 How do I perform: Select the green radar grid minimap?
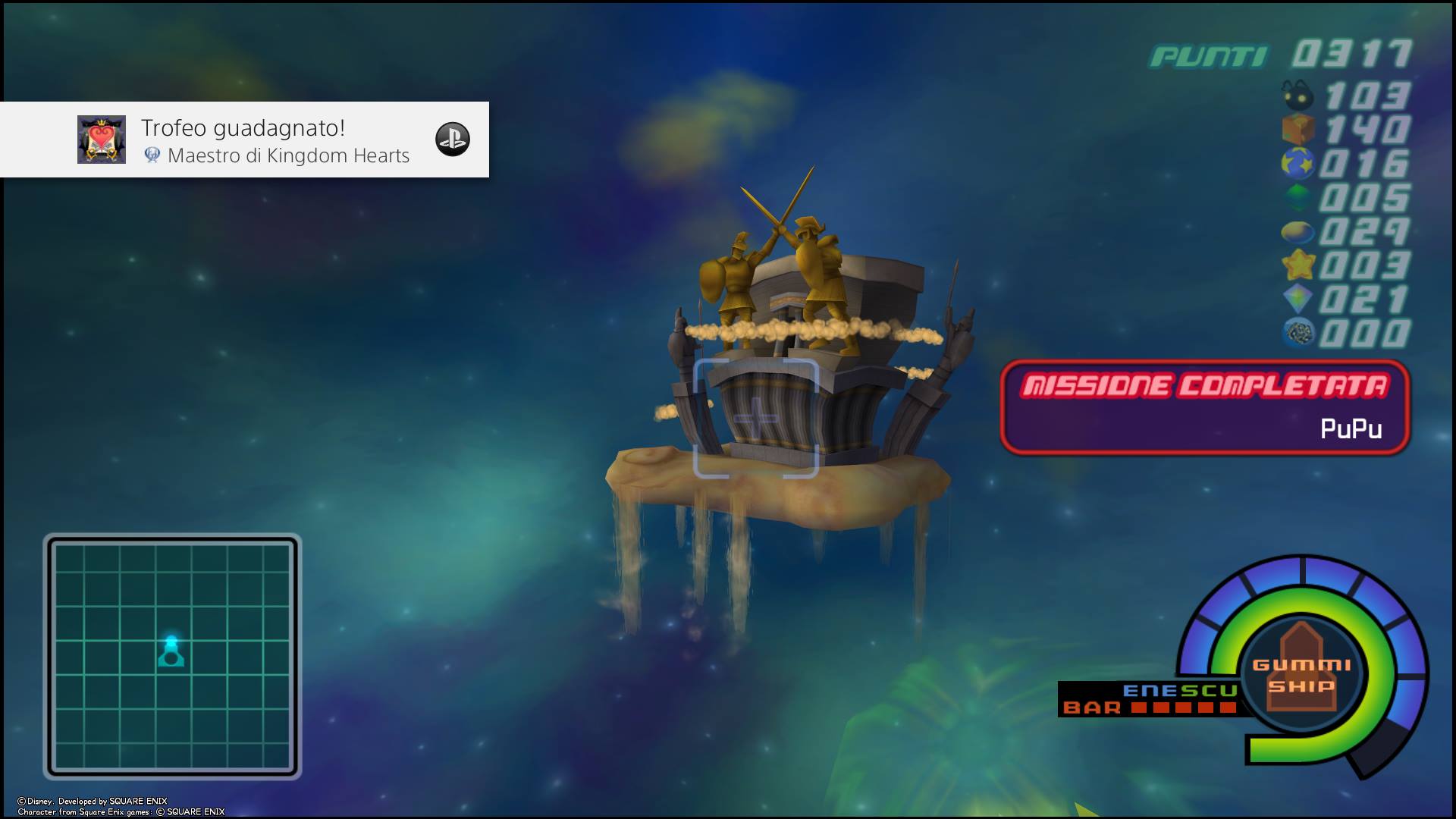[172, 656]
